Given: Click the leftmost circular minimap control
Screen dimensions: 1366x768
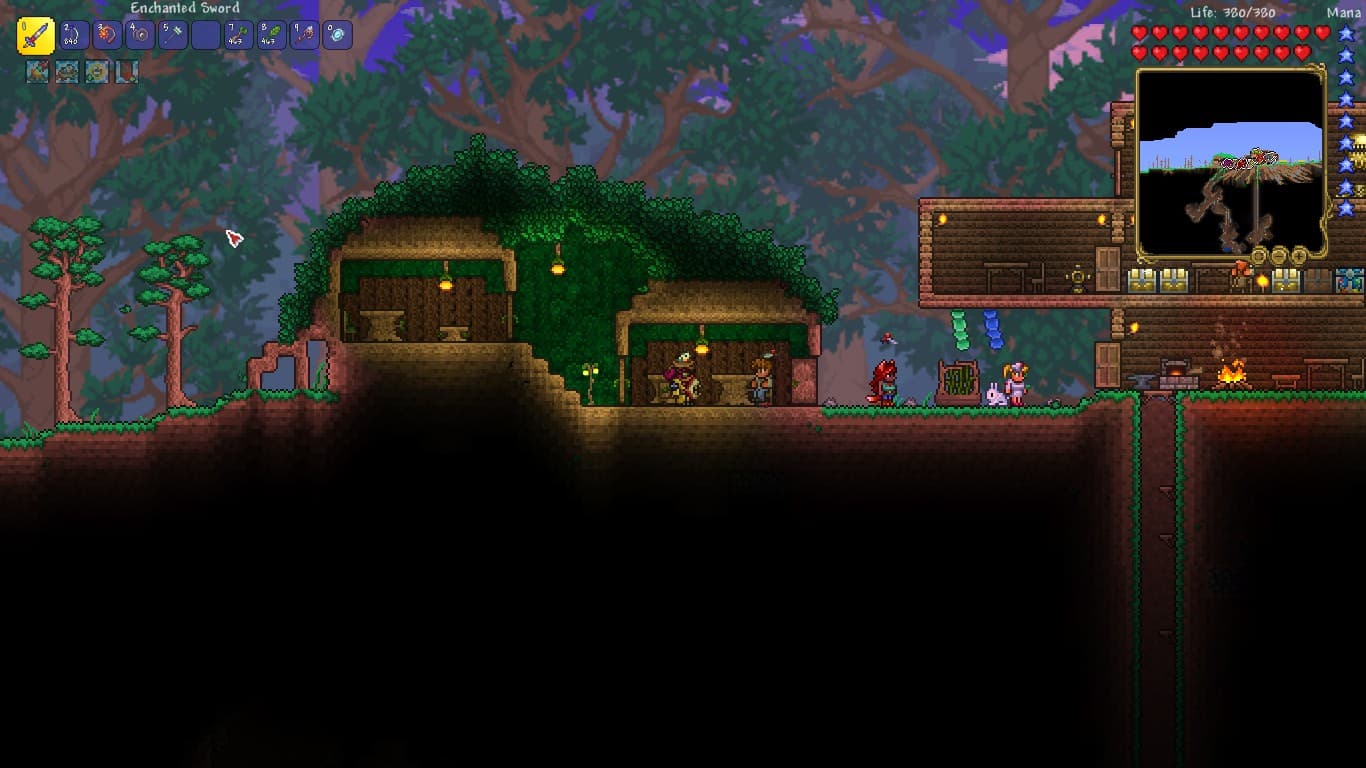Looking at the screenshot, I should tap(1258, 256).
